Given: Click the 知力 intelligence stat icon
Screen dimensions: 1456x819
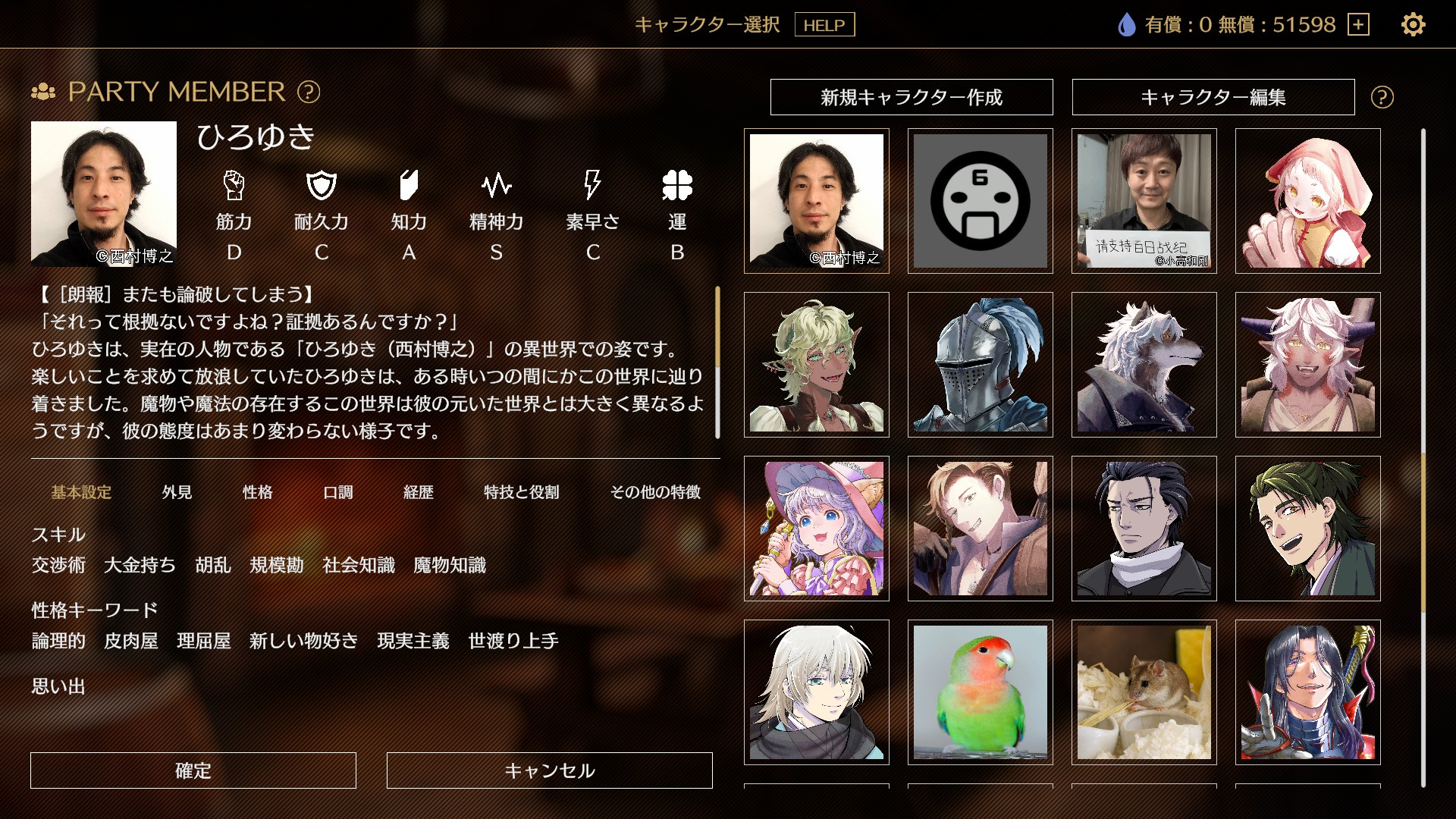Looking at the screenshot, I should click(x=409, y=184).
